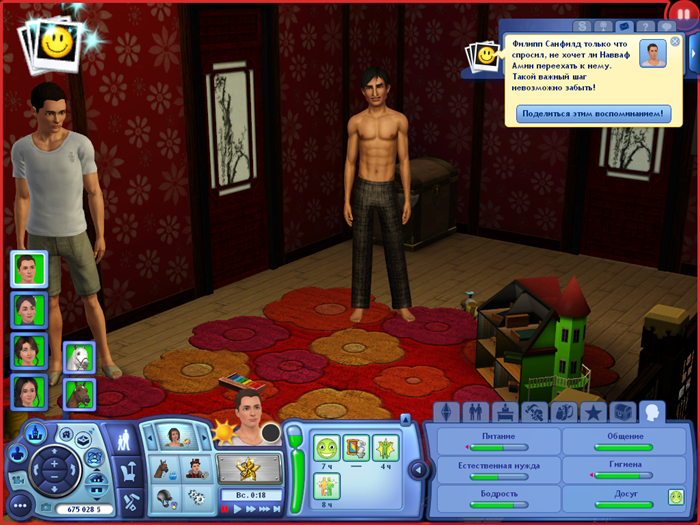Switch to the Relationships two-people tab
This screenshot has width=700, height=525.
(475, 411)
